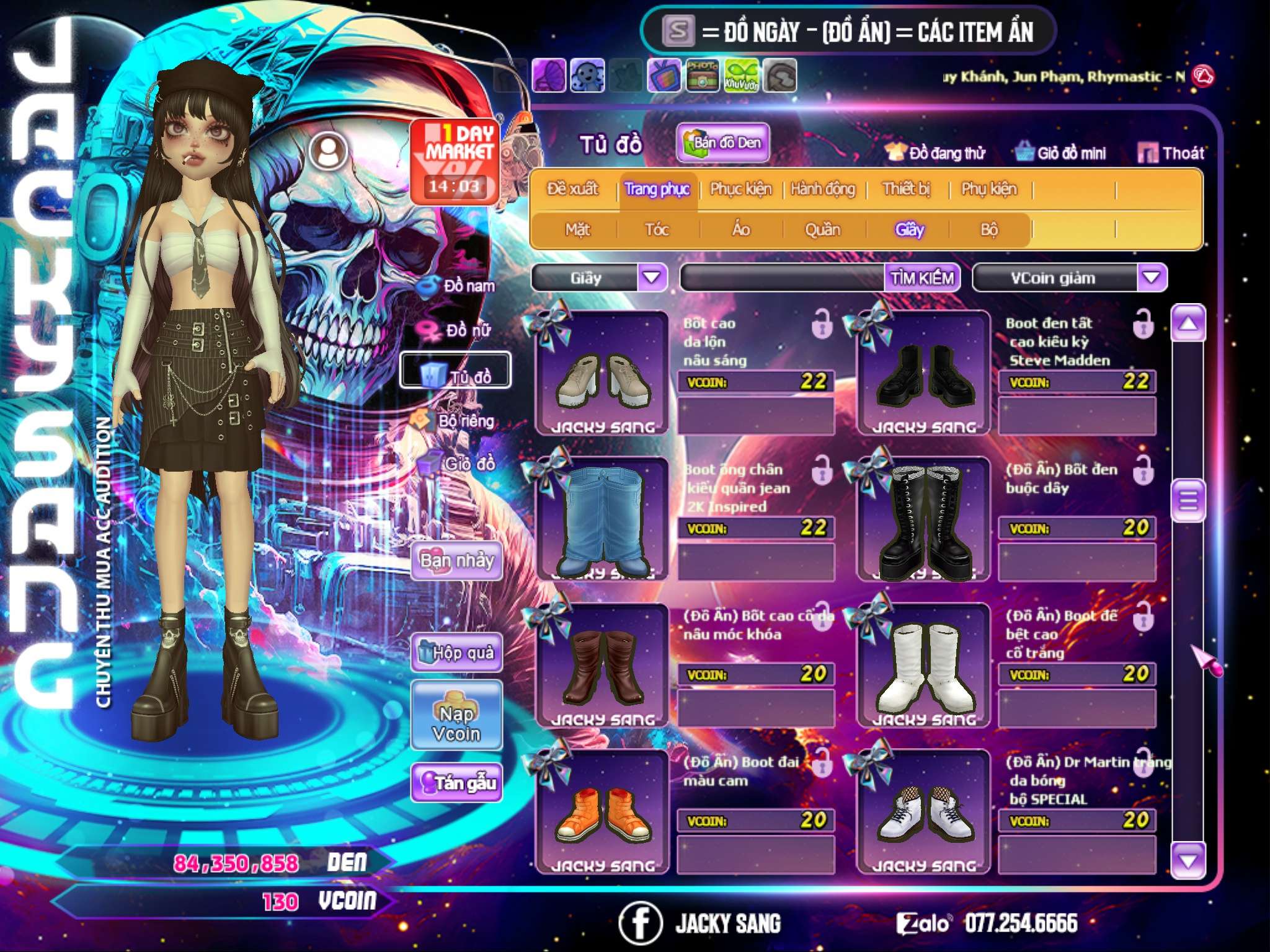Open the Đồ nữ female shop
The height and width of the screenshot is (952, 1270).
coord(458,330)
